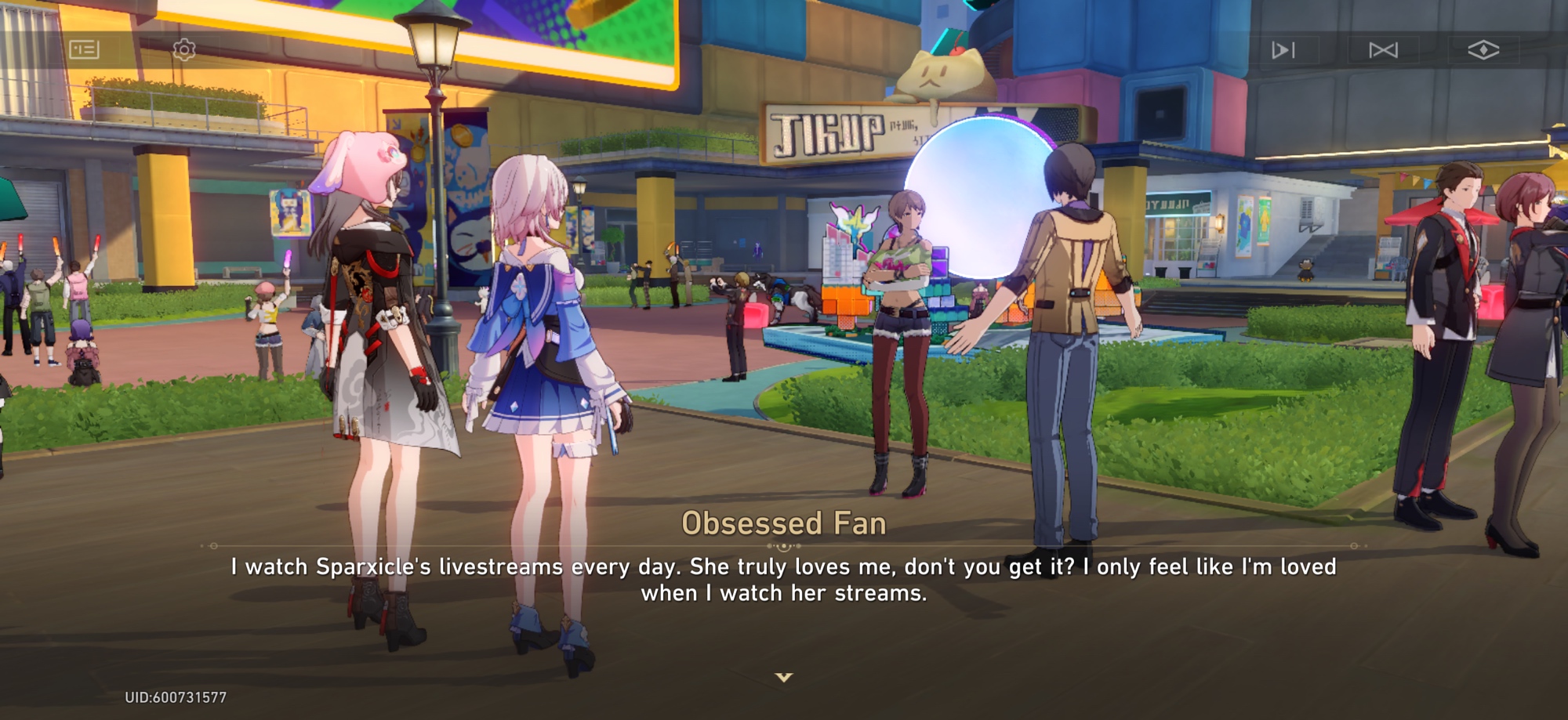Hide the dialogue interface with the eye icon
The width and height of the screenshot is (1568, 720).
tap(1483, 50)
